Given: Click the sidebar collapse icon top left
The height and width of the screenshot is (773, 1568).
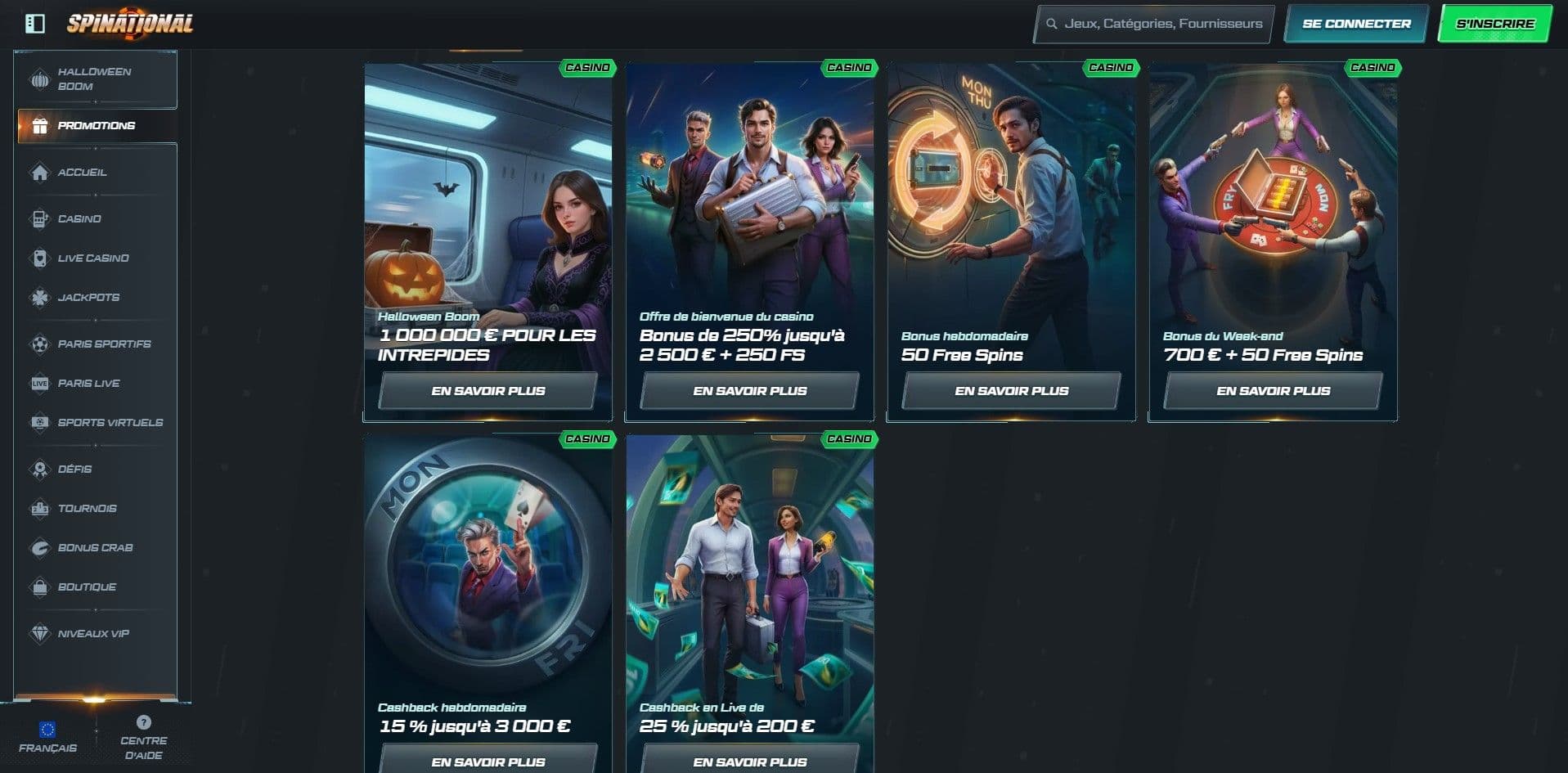Looking at the screenshot, I should 33,23.
